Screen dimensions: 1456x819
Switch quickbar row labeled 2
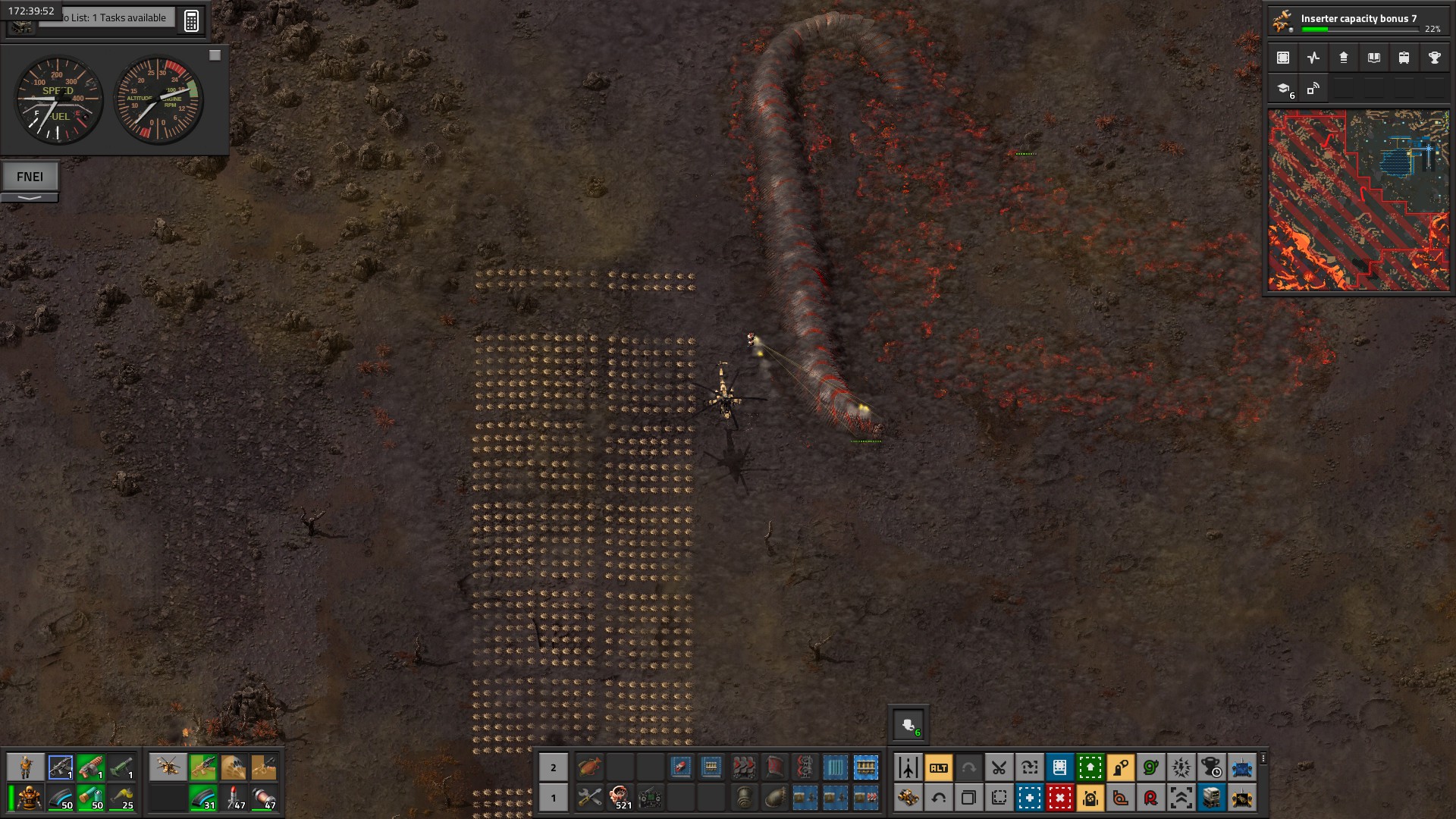553,767
